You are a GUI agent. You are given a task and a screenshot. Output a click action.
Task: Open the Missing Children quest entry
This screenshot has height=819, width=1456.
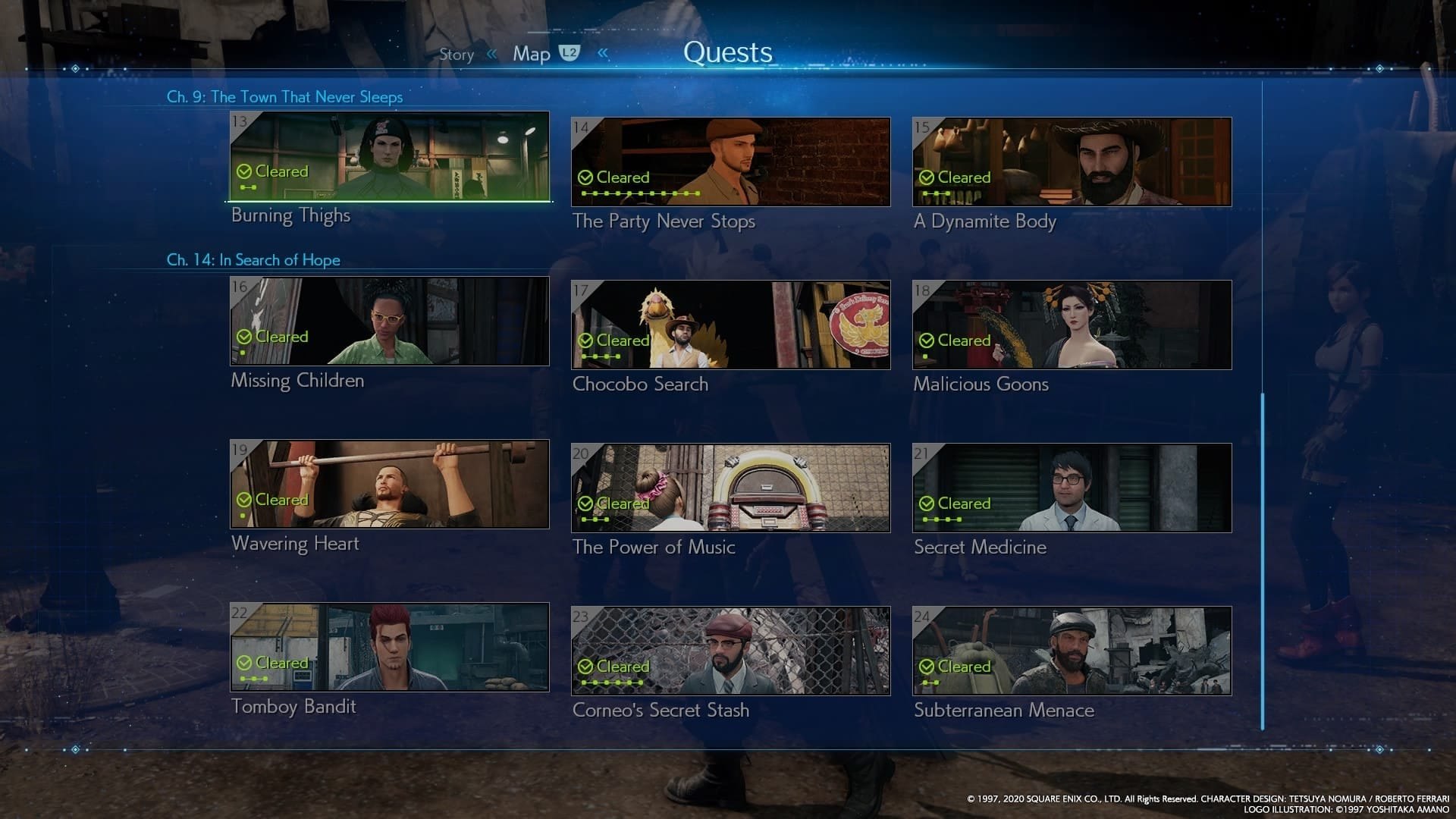tap(389, 322)
